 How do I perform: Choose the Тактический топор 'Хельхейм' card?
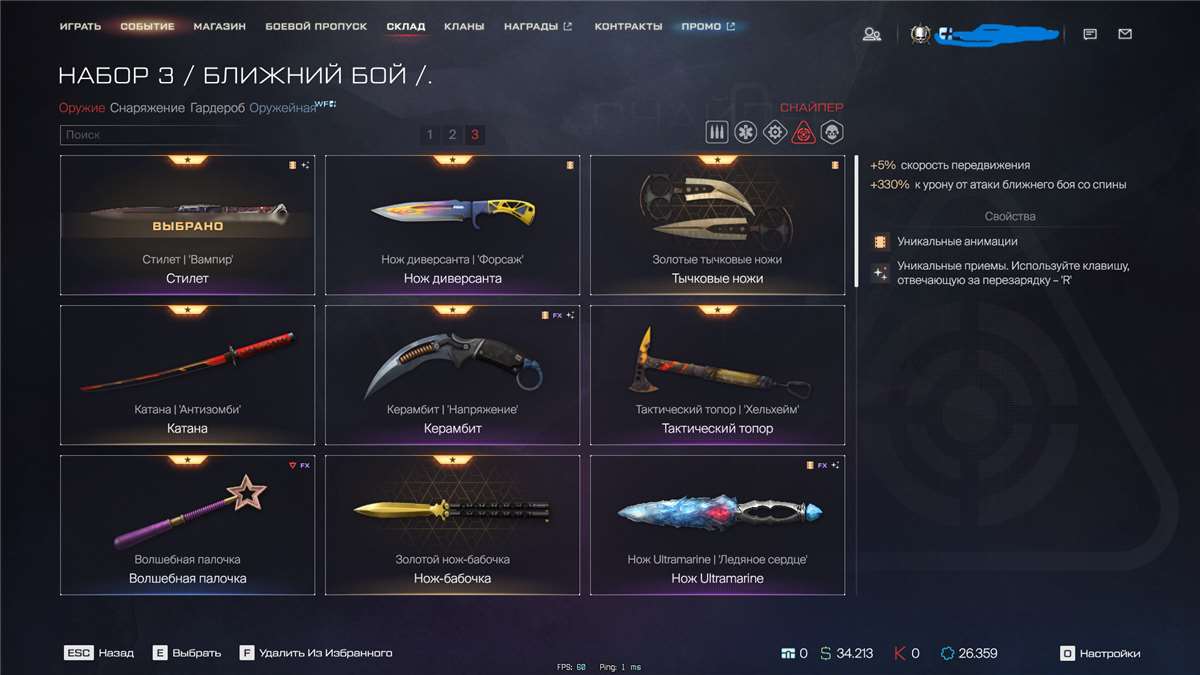[x=717, y=375]
